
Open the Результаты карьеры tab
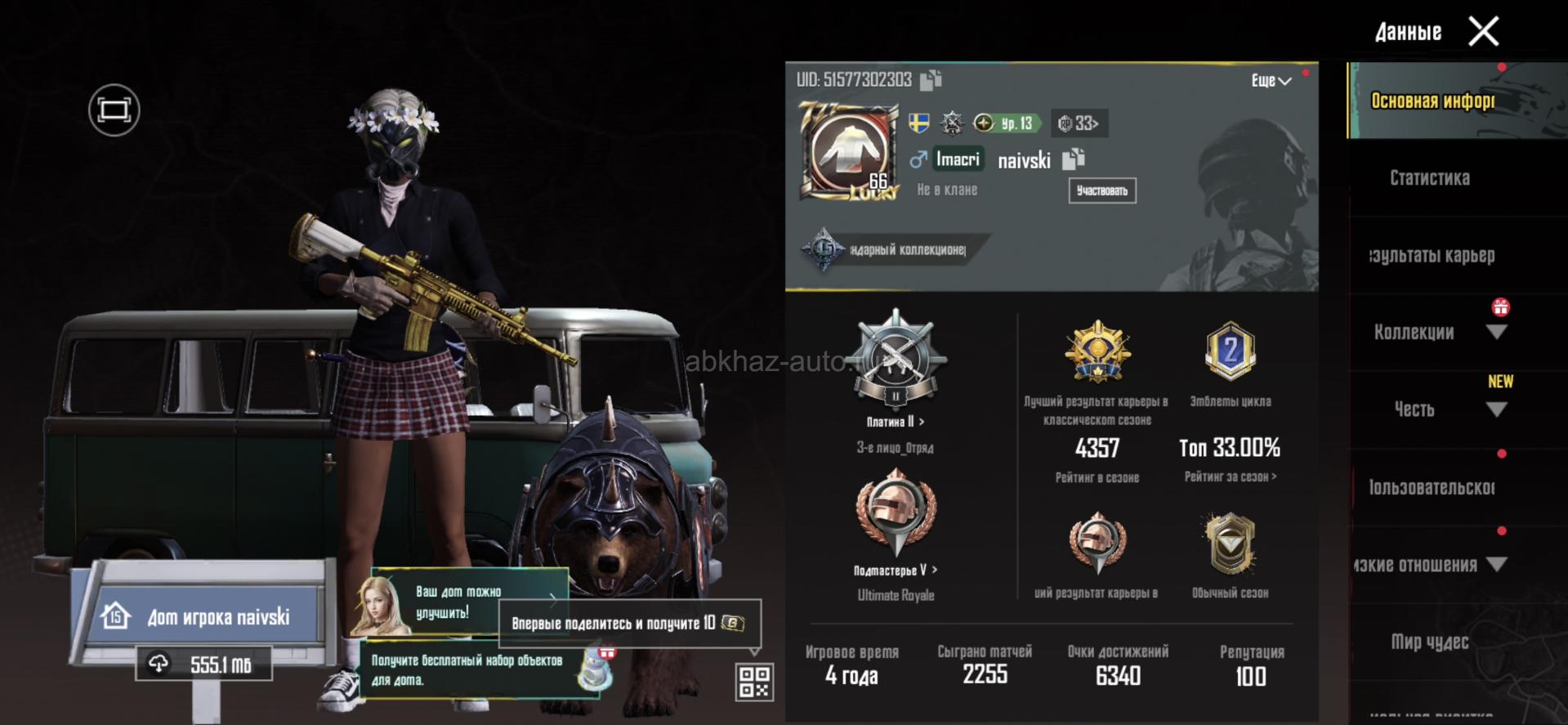tap(1433, 255)
